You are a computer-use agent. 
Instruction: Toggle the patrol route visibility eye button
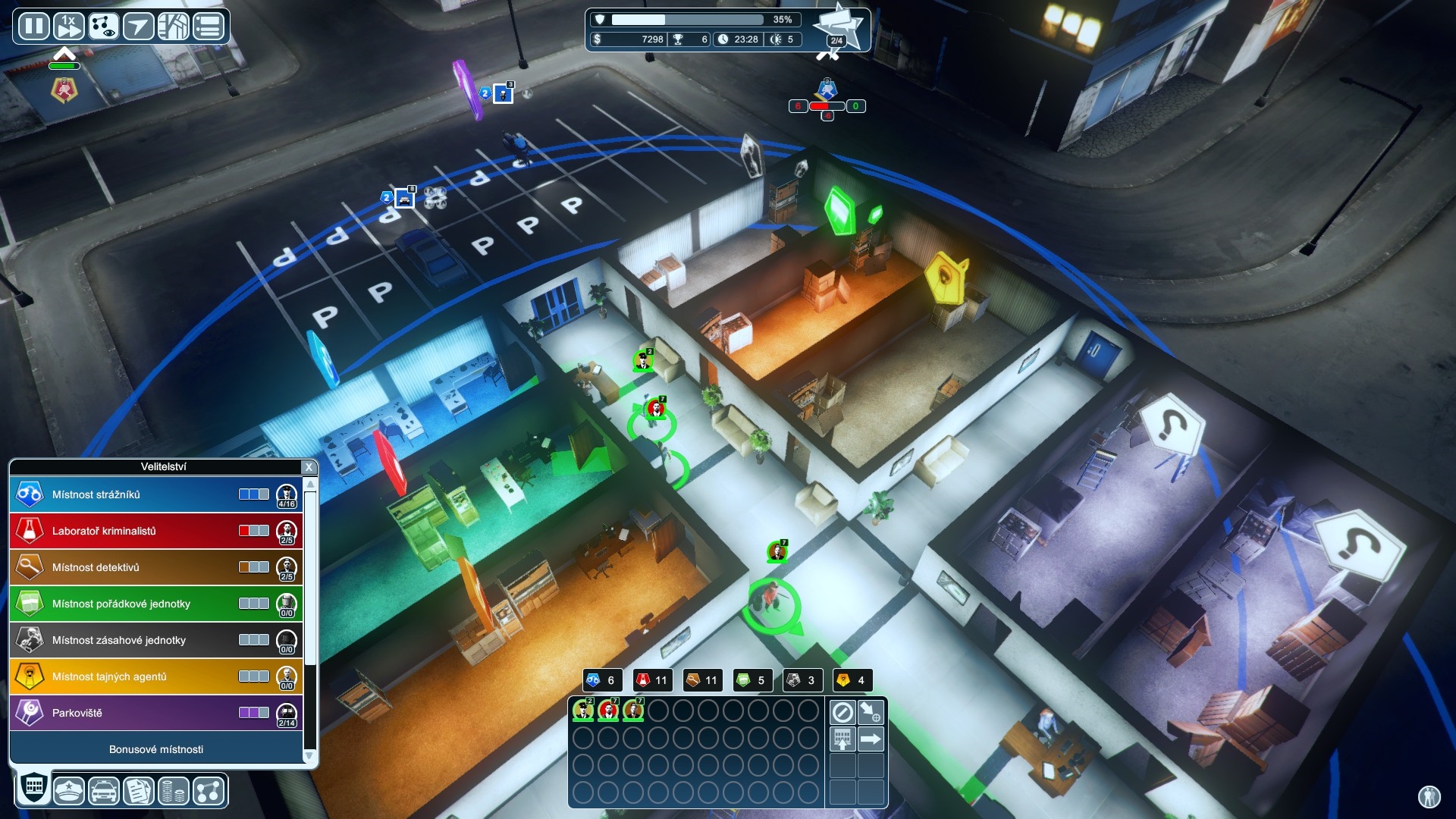click(103, 27)
